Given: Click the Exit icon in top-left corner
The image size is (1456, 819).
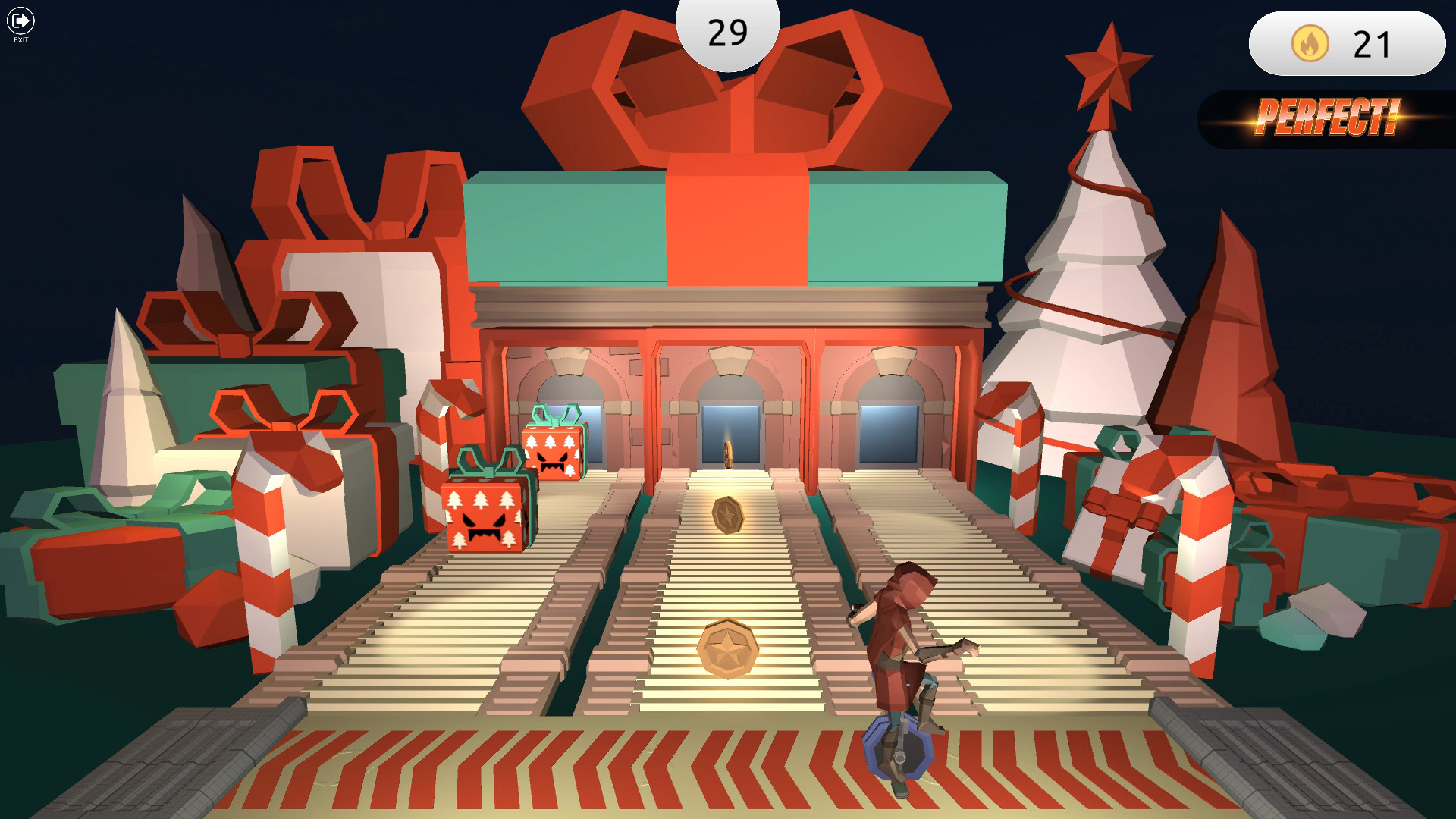Looking at the screenshot, I should pos(20,21).
